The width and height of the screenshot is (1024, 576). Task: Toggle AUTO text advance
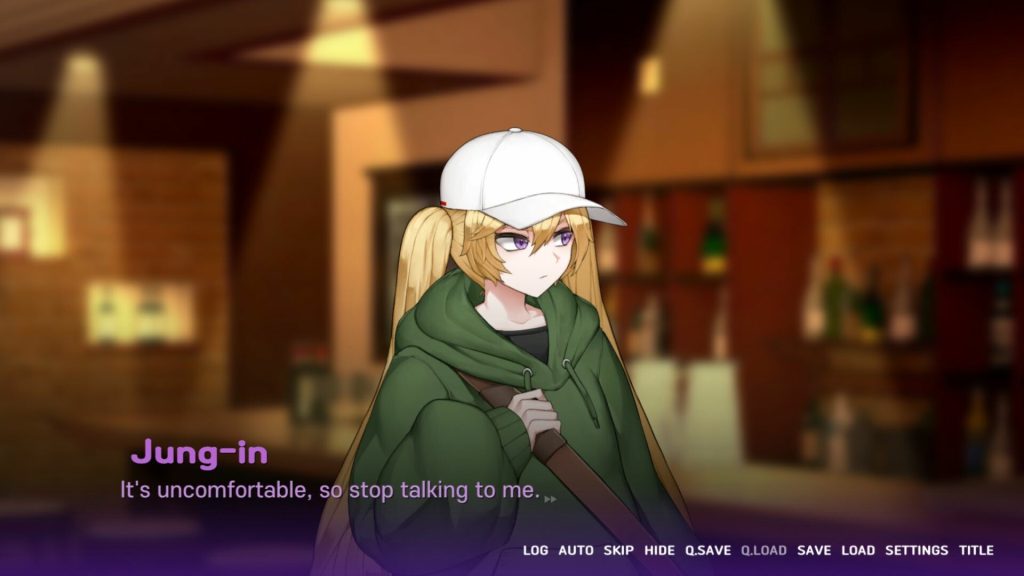[575, 550]
